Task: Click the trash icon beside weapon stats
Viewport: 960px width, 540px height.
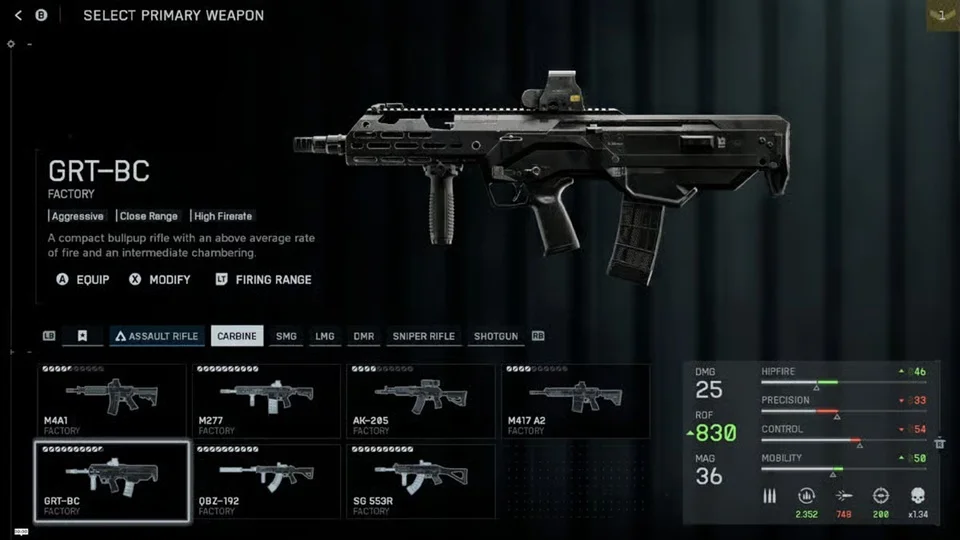Action: click(940, 443)
